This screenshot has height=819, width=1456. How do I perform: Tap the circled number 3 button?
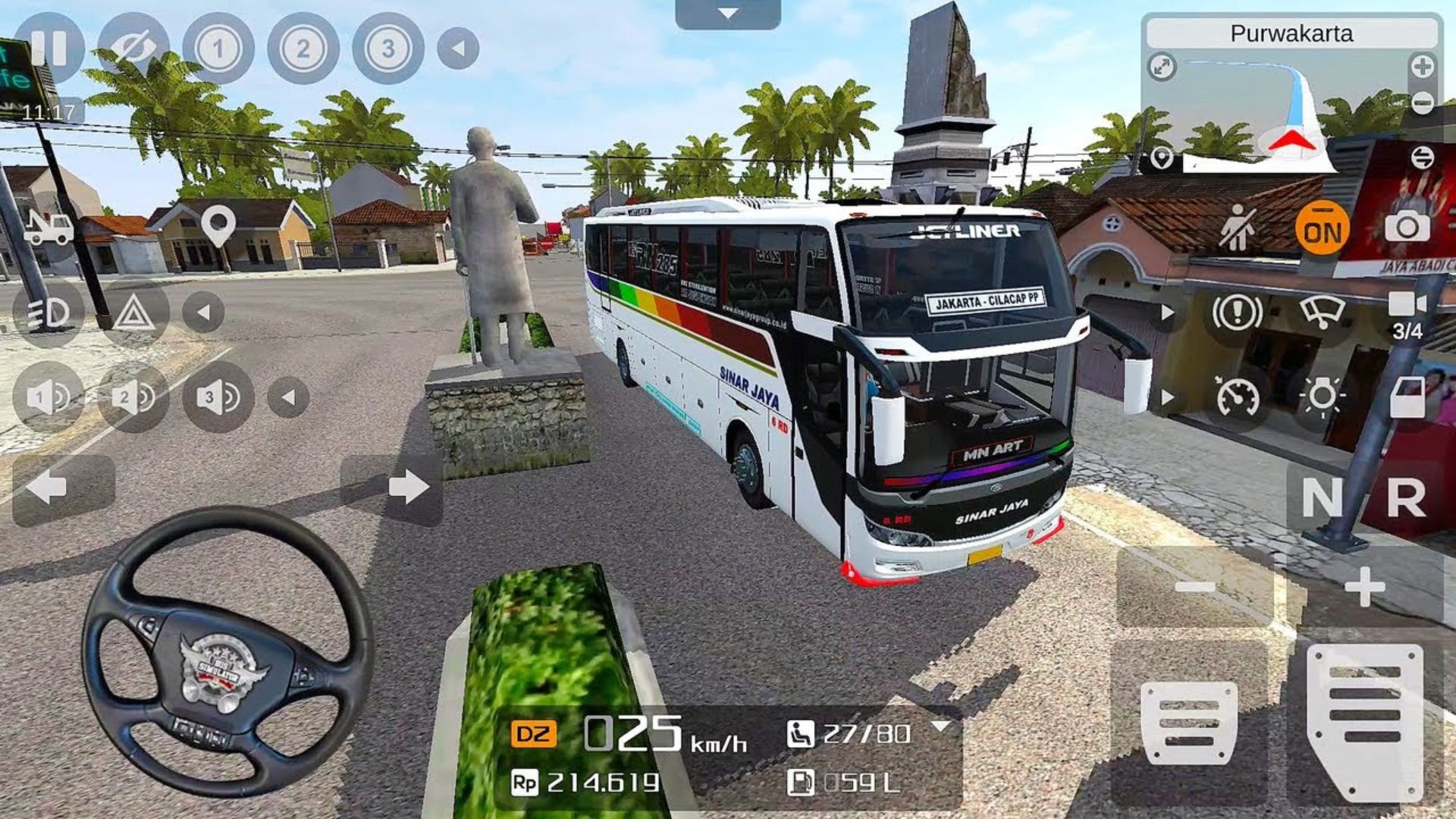tap(388, 49)
